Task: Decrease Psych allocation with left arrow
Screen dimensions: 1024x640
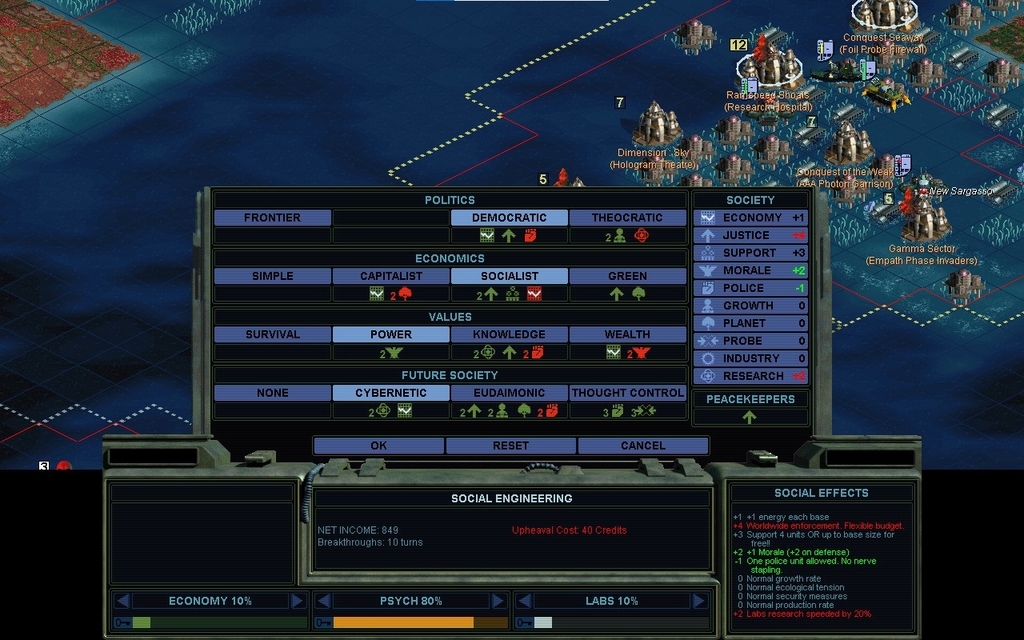Action: click(x=323, y=601)
